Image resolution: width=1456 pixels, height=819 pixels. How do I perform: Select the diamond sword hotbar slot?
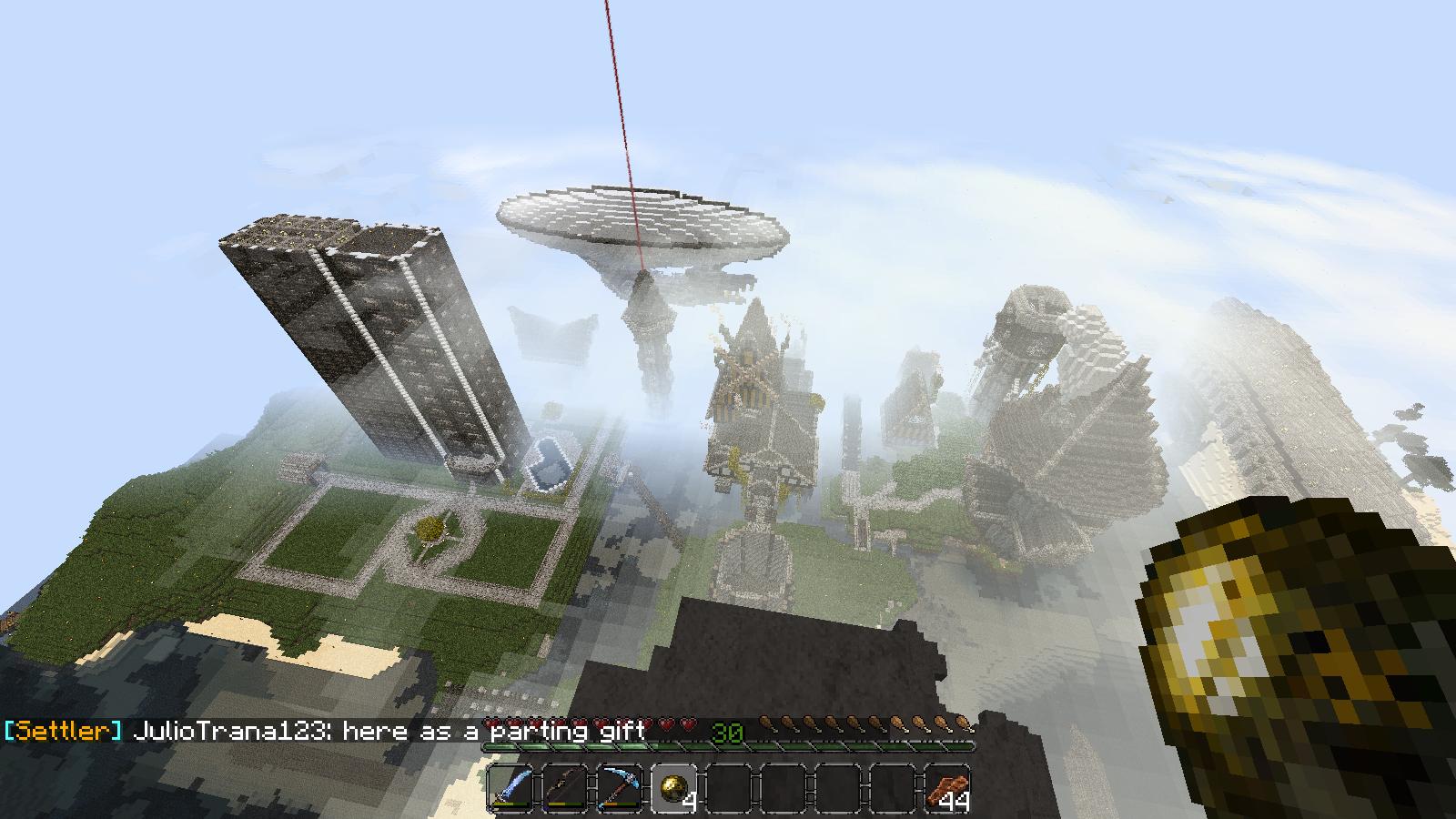[x=511, y=786]
